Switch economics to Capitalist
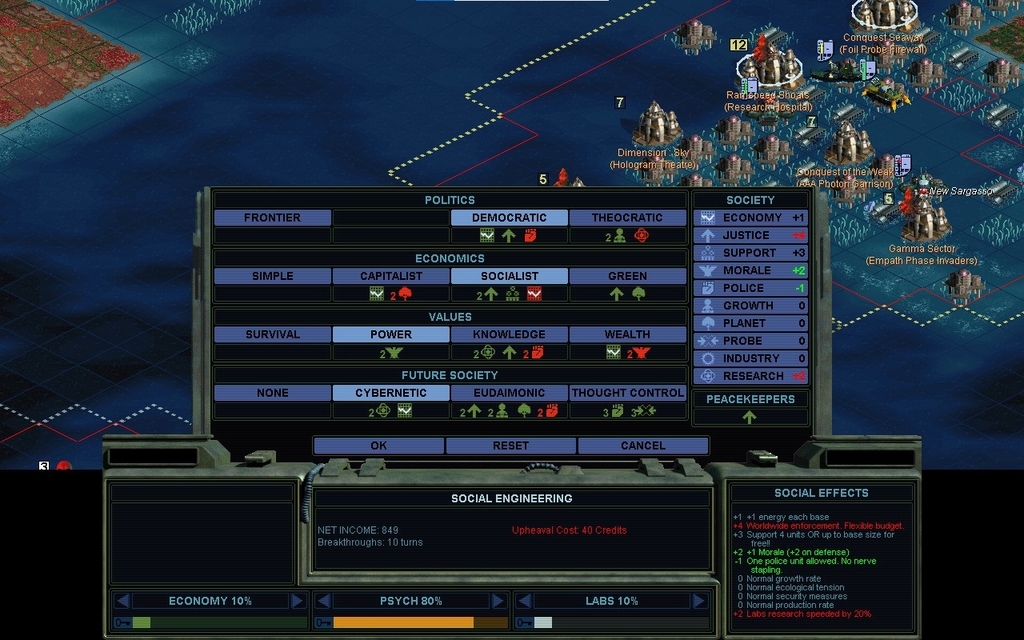Screen dimensions: 1024x640 [x=391, y=276]
